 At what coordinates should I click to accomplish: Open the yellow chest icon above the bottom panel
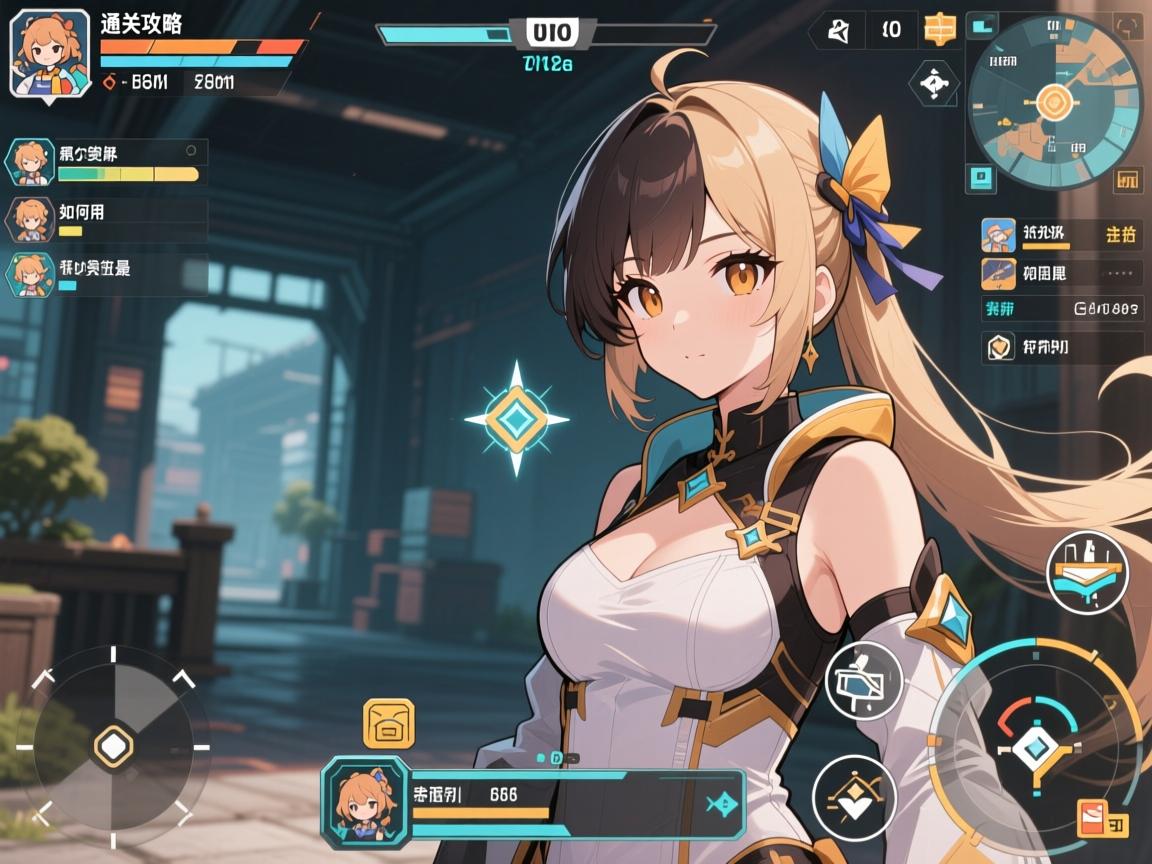point(388,723)
